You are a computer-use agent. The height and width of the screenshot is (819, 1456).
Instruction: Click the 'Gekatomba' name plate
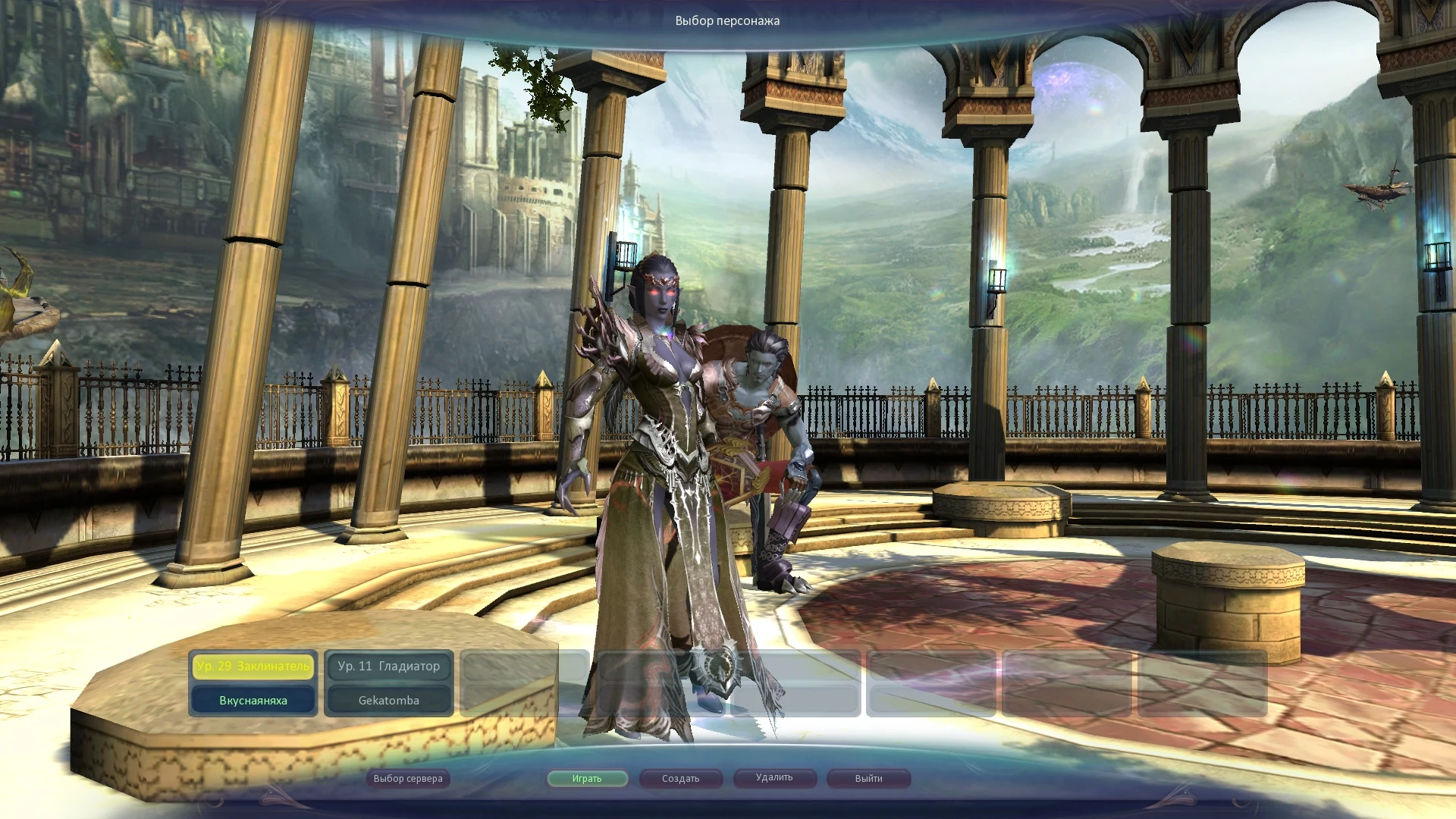click(388, 700)
